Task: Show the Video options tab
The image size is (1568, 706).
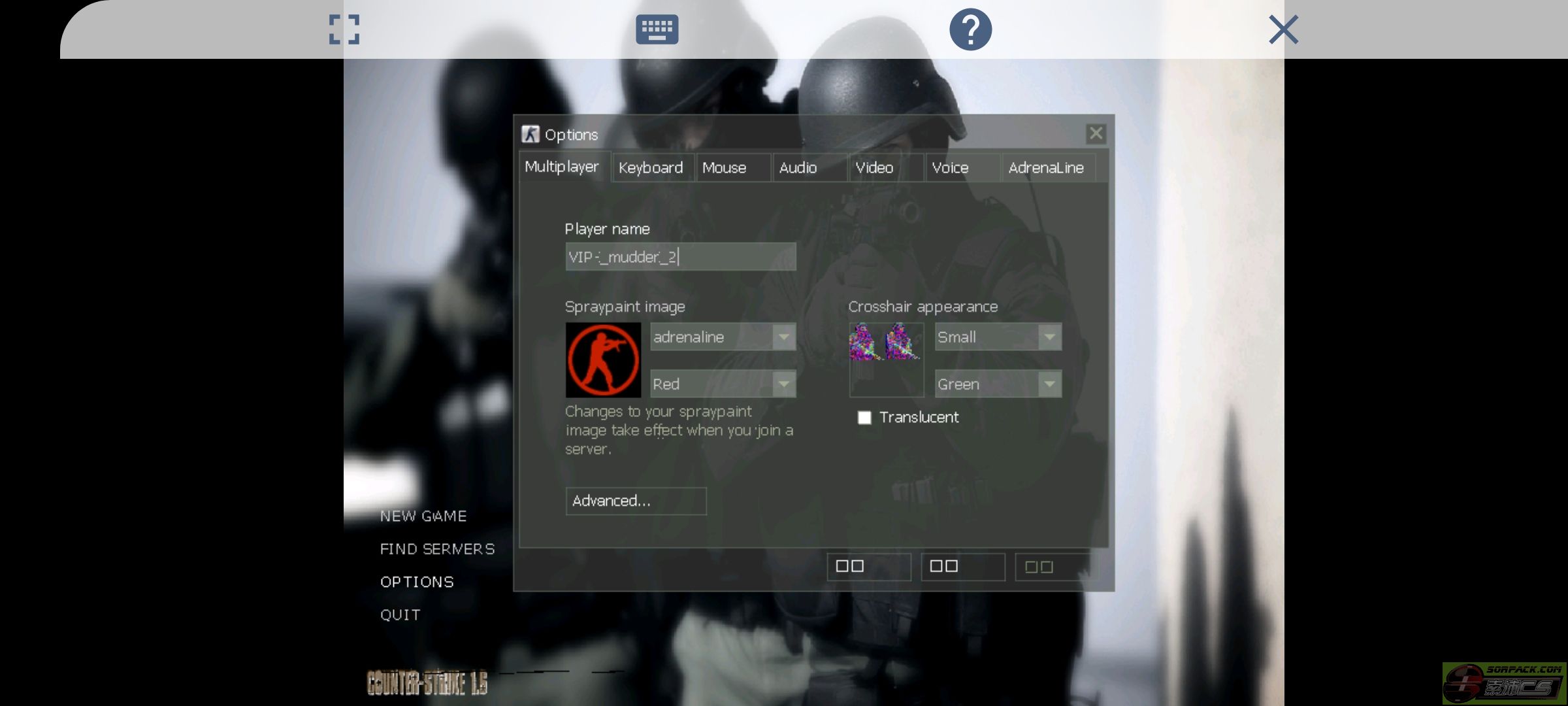Action: tap(874, 168)
